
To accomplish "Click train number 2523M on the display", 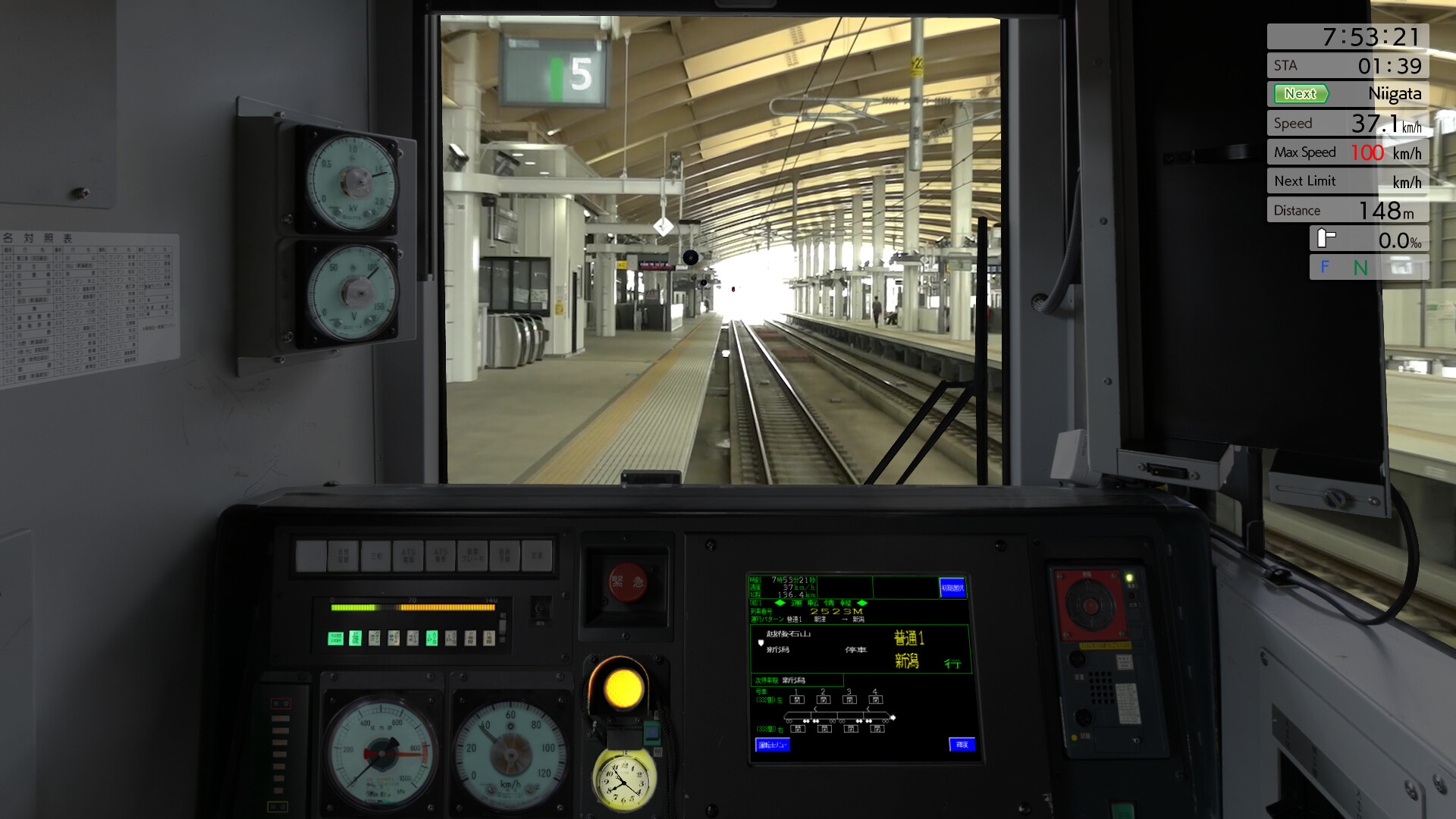I will (x=837, y=611).
